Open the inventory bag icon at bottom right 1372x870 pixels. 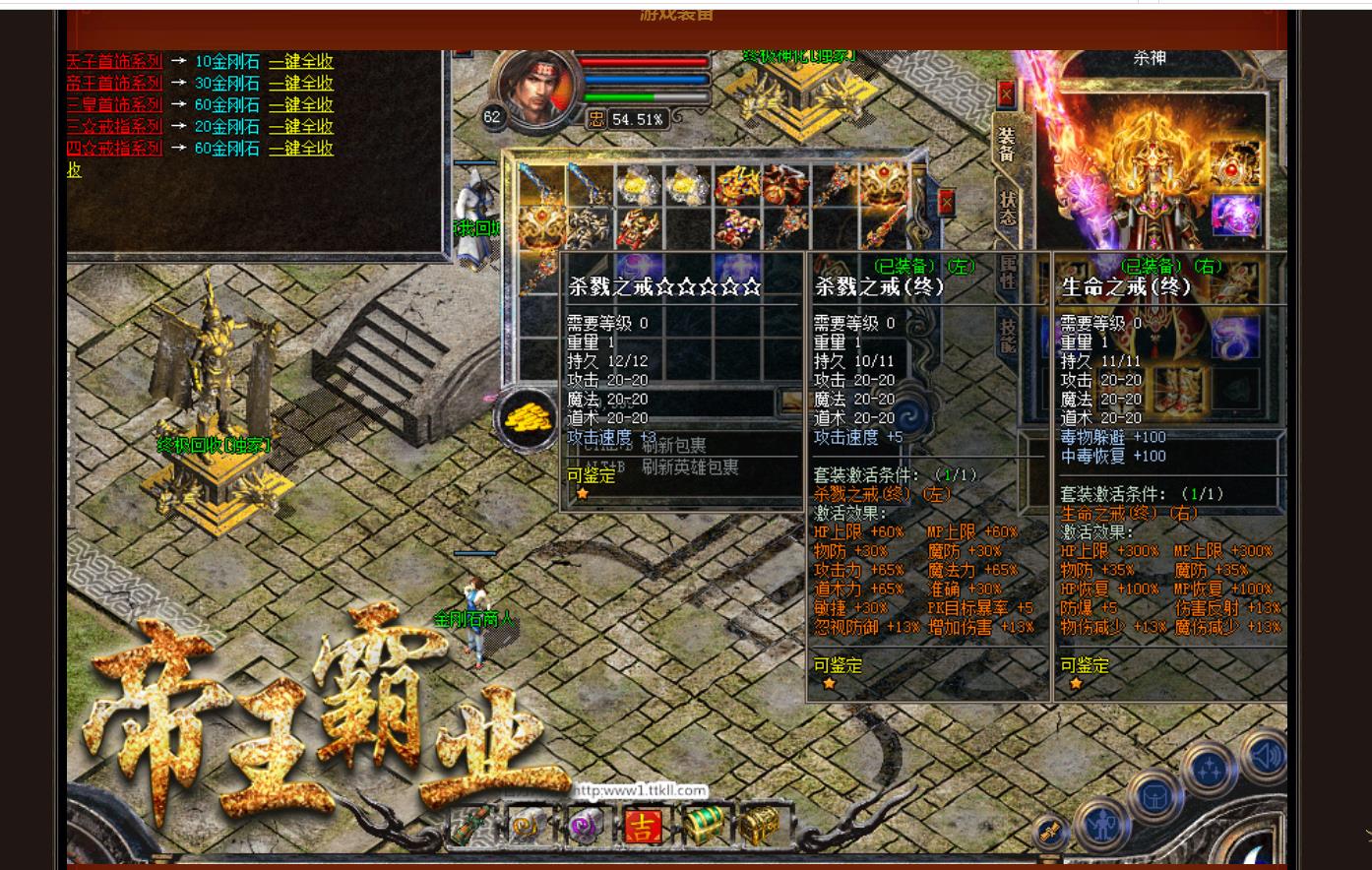pos(1154,798)
